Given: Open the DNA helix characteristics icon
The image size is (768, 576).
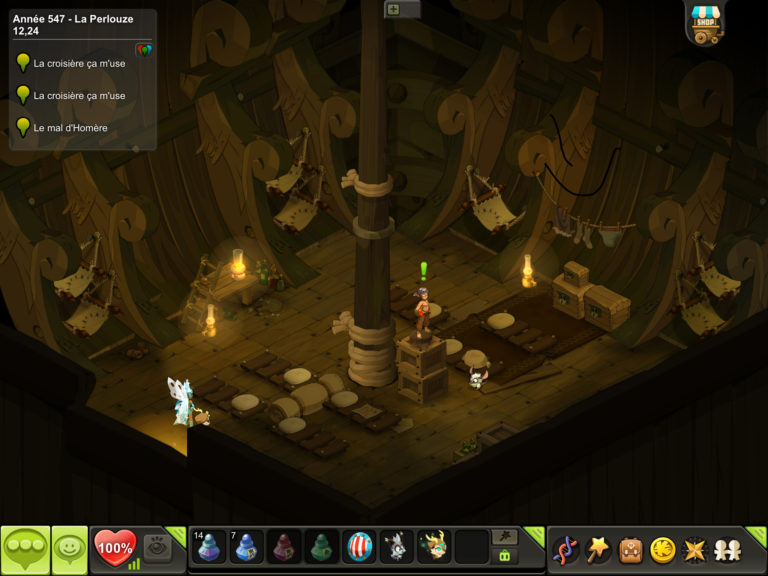Looking at the screenshot, I should (x=566, y=549).
